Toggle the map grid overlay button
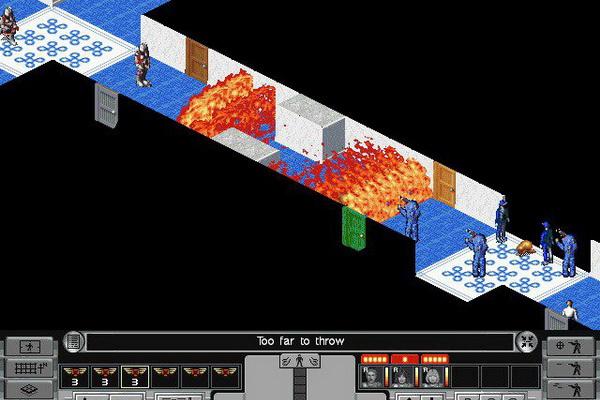600x400 pixels. 29,368
